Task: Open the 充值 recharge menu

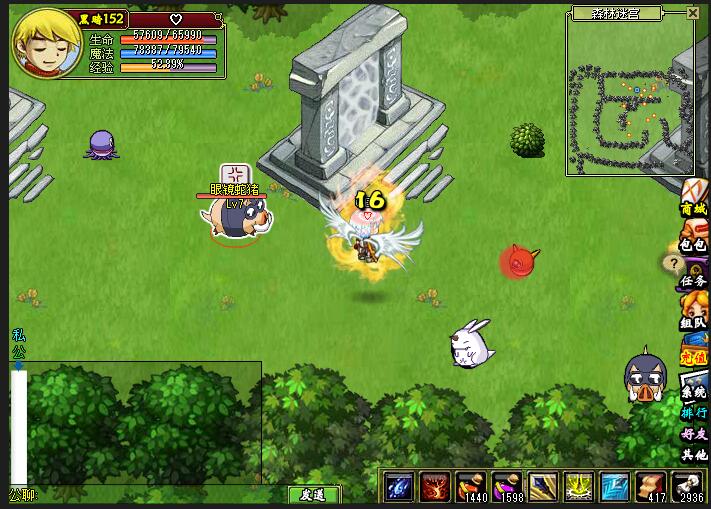Action: 694,354
